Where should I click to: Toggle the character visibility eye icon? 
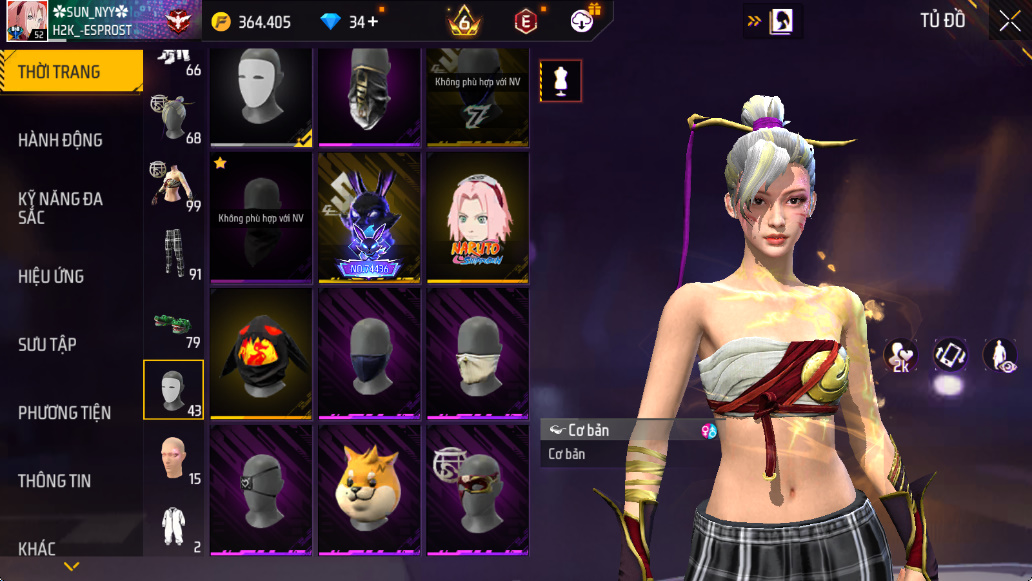coord(999,355)
